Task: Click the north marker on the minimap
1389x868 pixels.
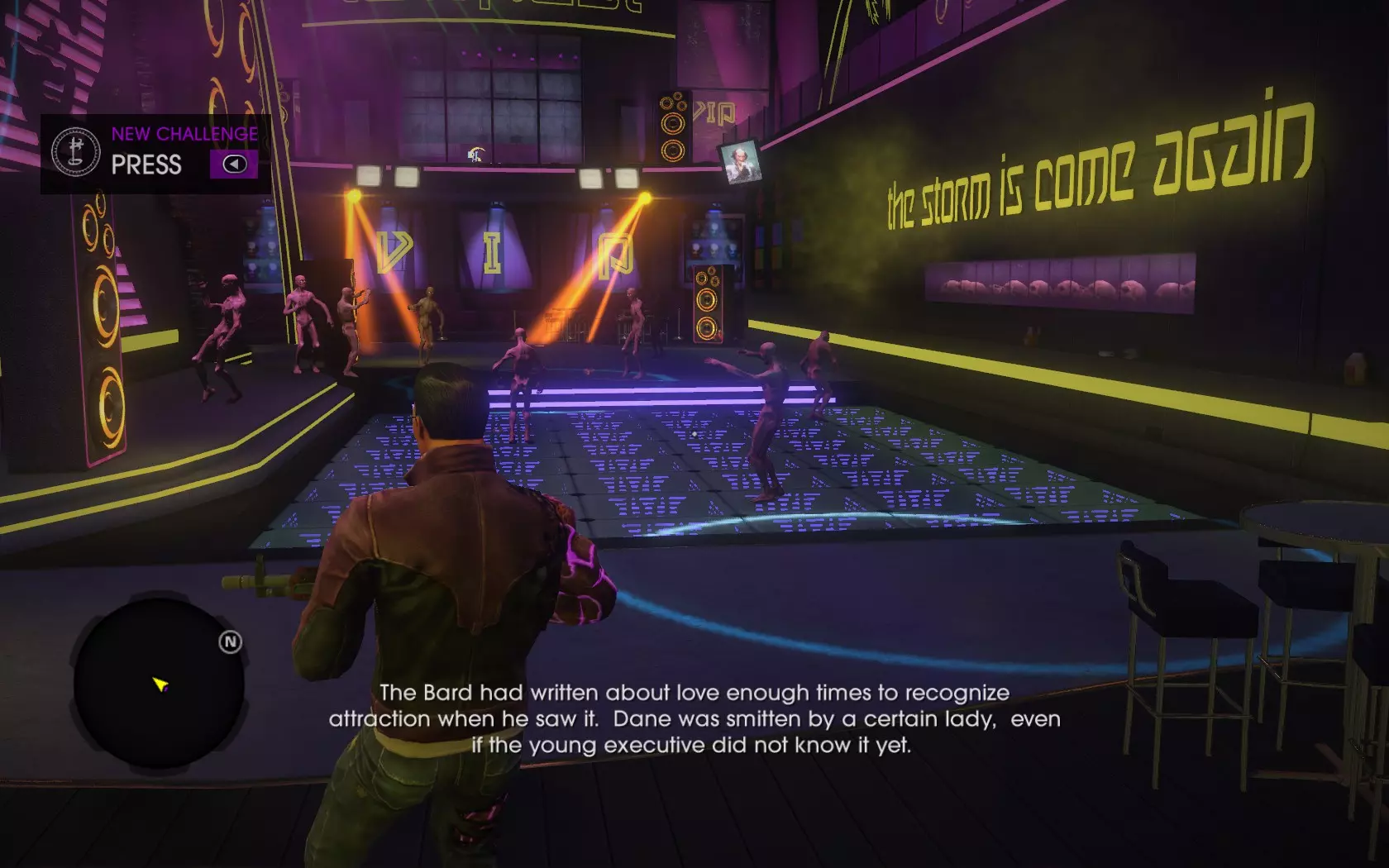Action: 230,641
